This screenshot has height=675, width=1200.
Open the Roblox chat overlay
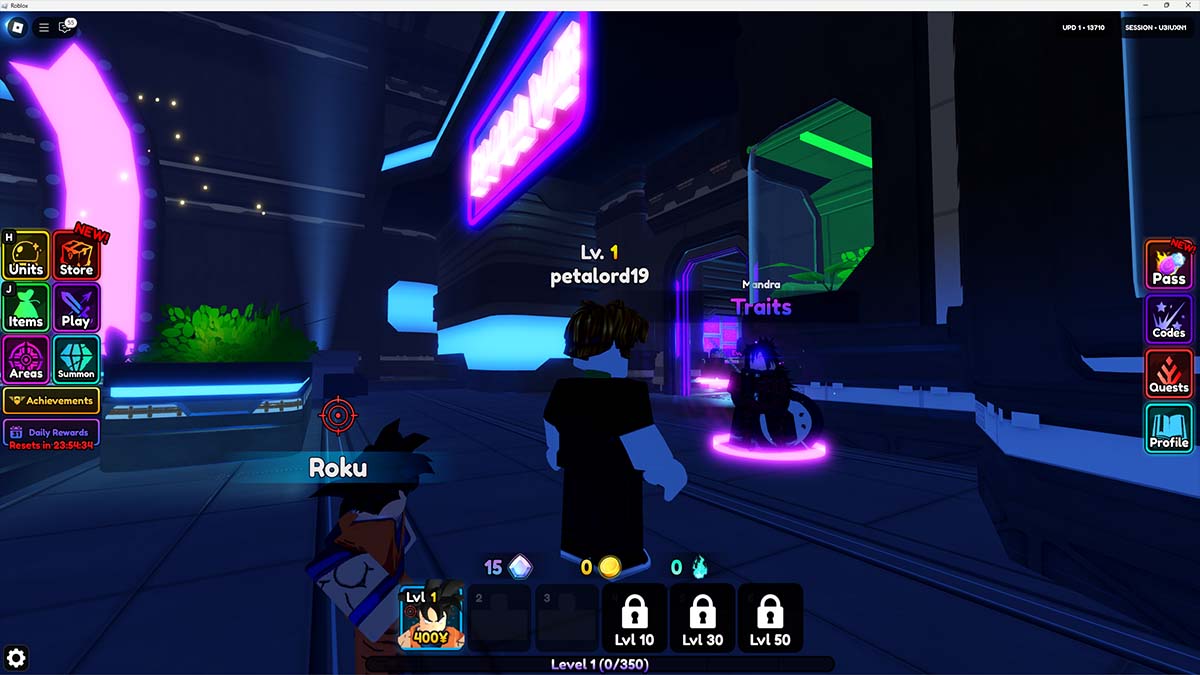click(67, 28)
